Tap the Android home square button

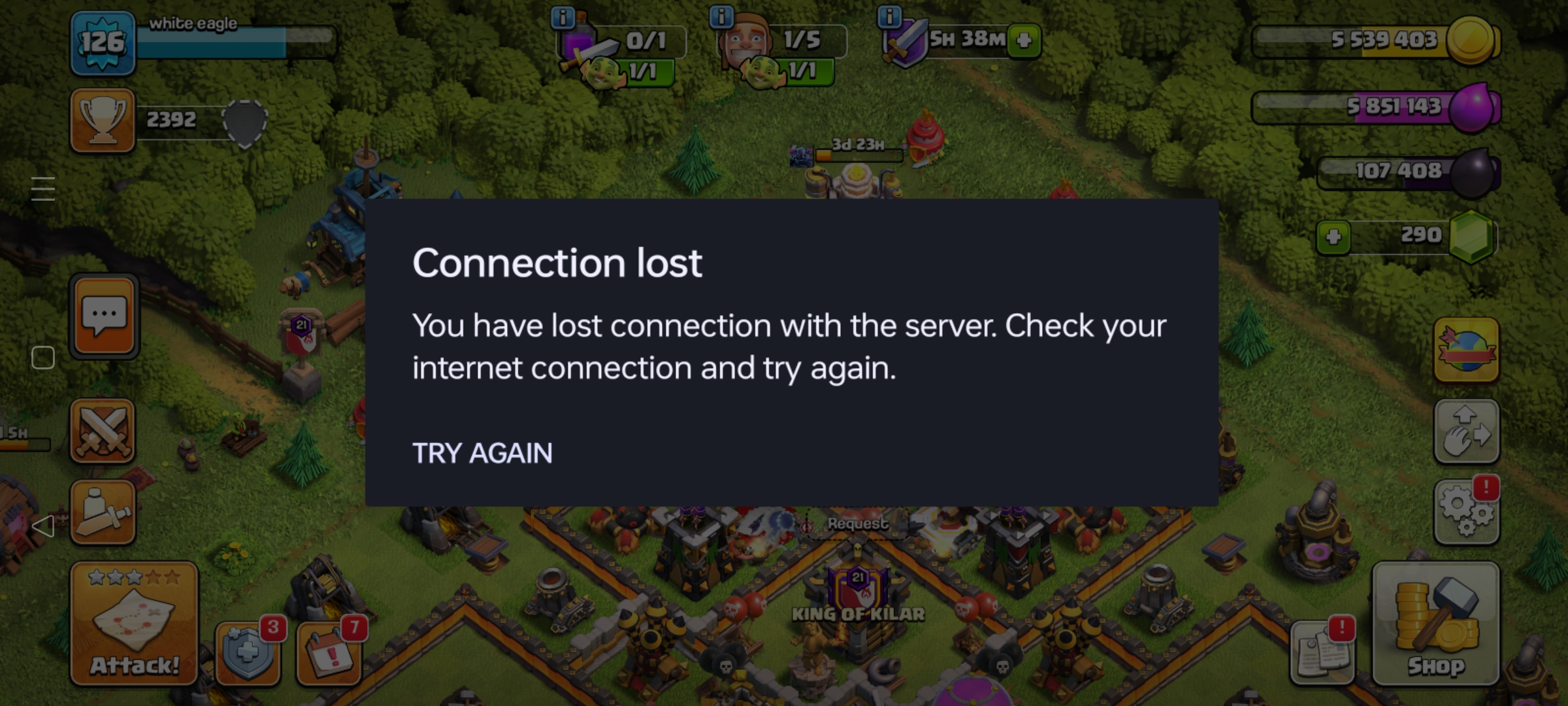click(43, 358)
